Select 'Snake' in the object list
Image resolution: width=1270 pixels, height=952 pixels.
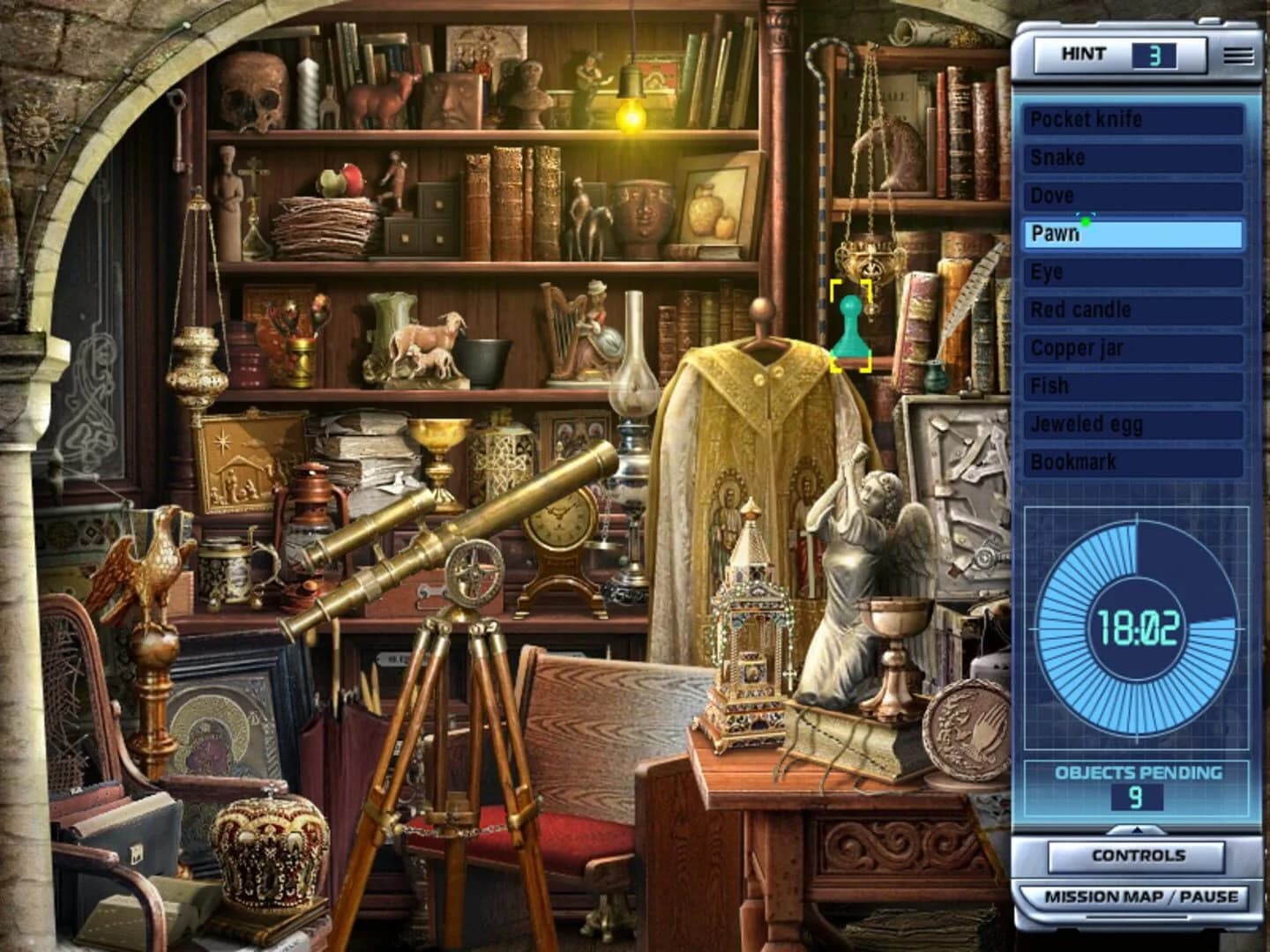(x=1133, y=158)
